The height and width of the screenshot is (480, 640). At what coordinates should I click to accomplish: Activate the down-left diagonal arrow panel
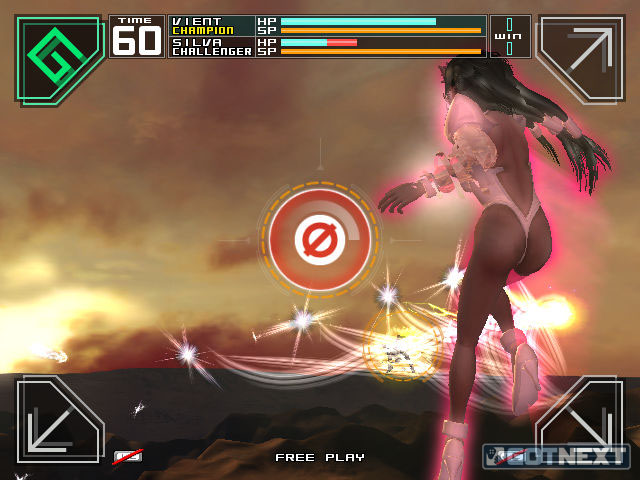coord(58,420)
